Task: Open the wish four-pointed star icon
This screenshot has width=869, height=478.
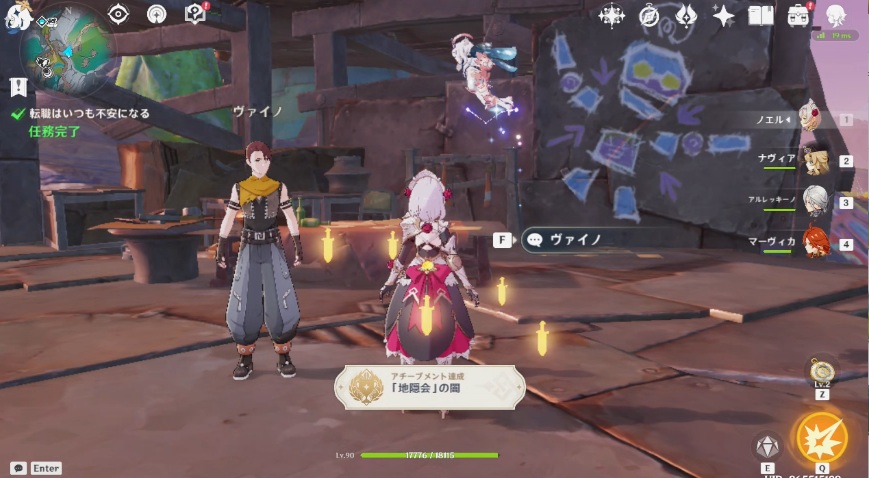Action: 723,15
